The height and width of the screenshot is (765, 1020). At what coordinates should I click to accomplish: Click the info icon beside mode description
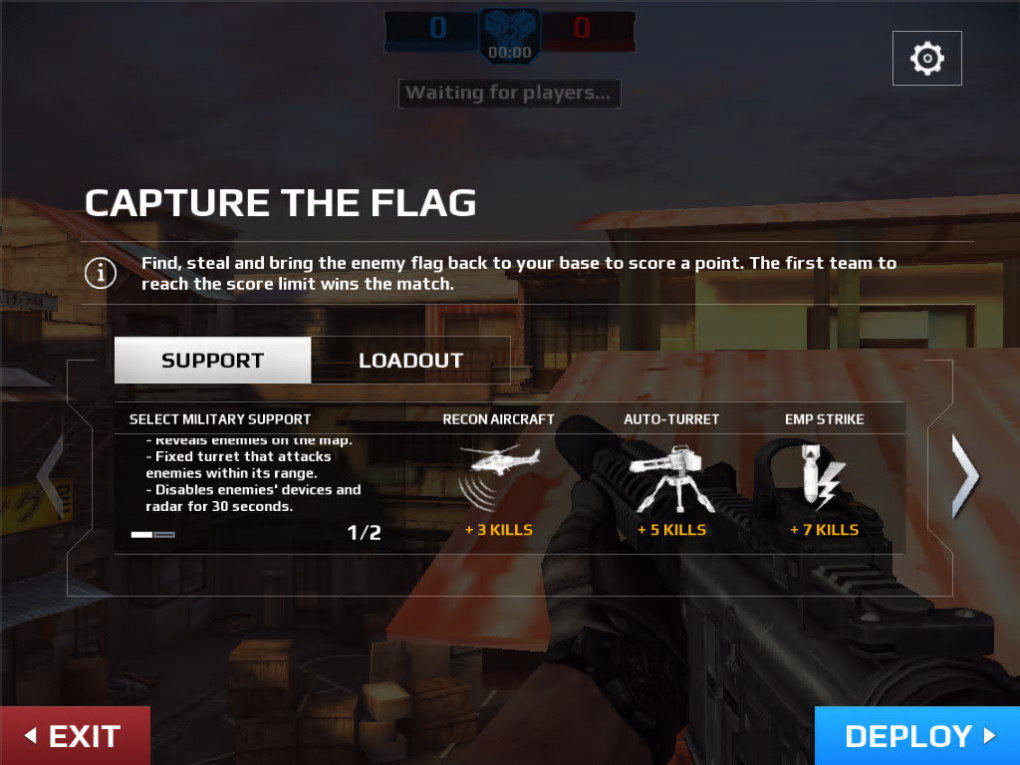tap(100, 273)
